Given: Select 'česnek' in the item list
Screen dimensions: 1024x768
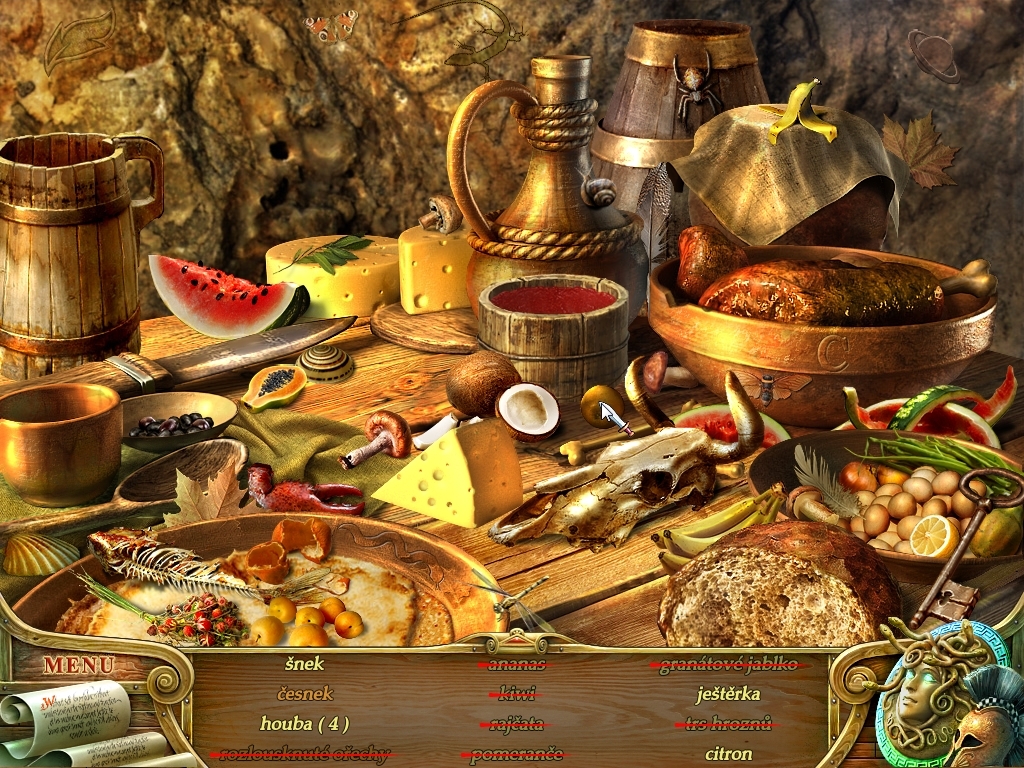Looking at the screenshot, I should pos(304,693).
